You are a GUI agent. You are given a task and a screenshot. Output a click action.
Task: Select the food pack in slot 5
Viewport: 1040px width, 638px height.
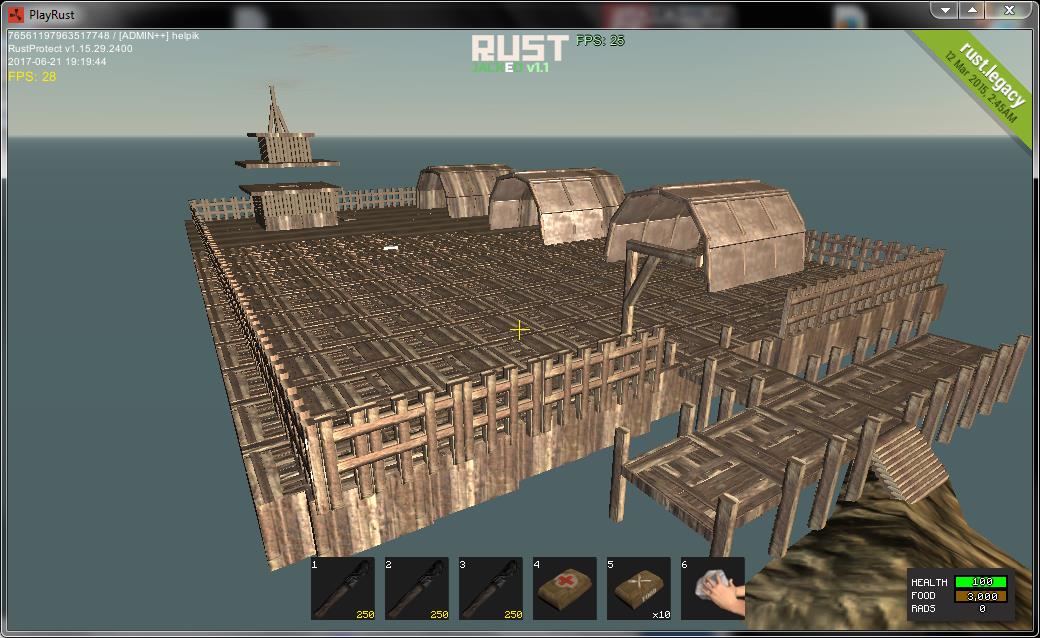tap(639, 589)
